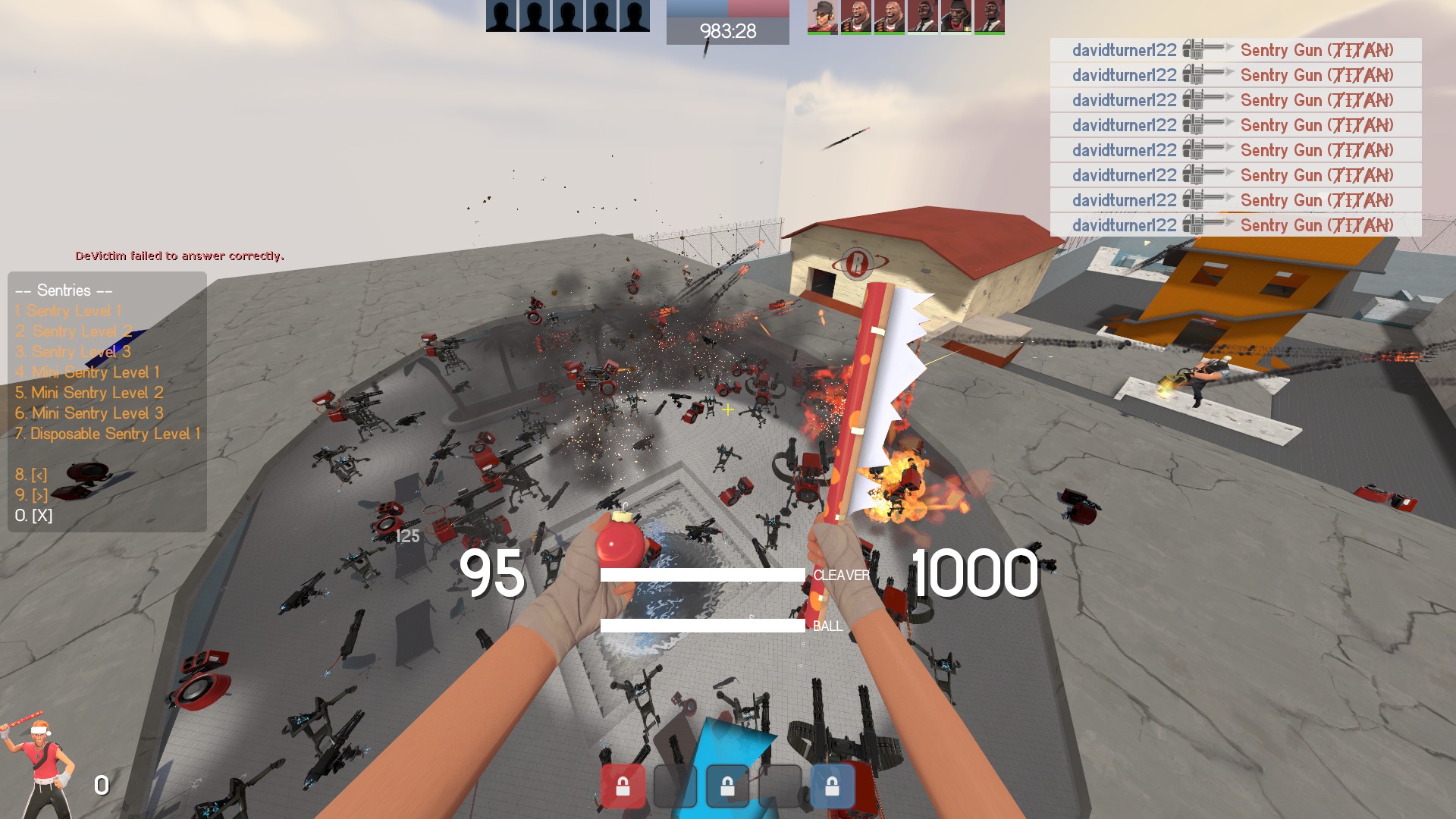Click the red locked control point icon

click(x=623, y=786)
